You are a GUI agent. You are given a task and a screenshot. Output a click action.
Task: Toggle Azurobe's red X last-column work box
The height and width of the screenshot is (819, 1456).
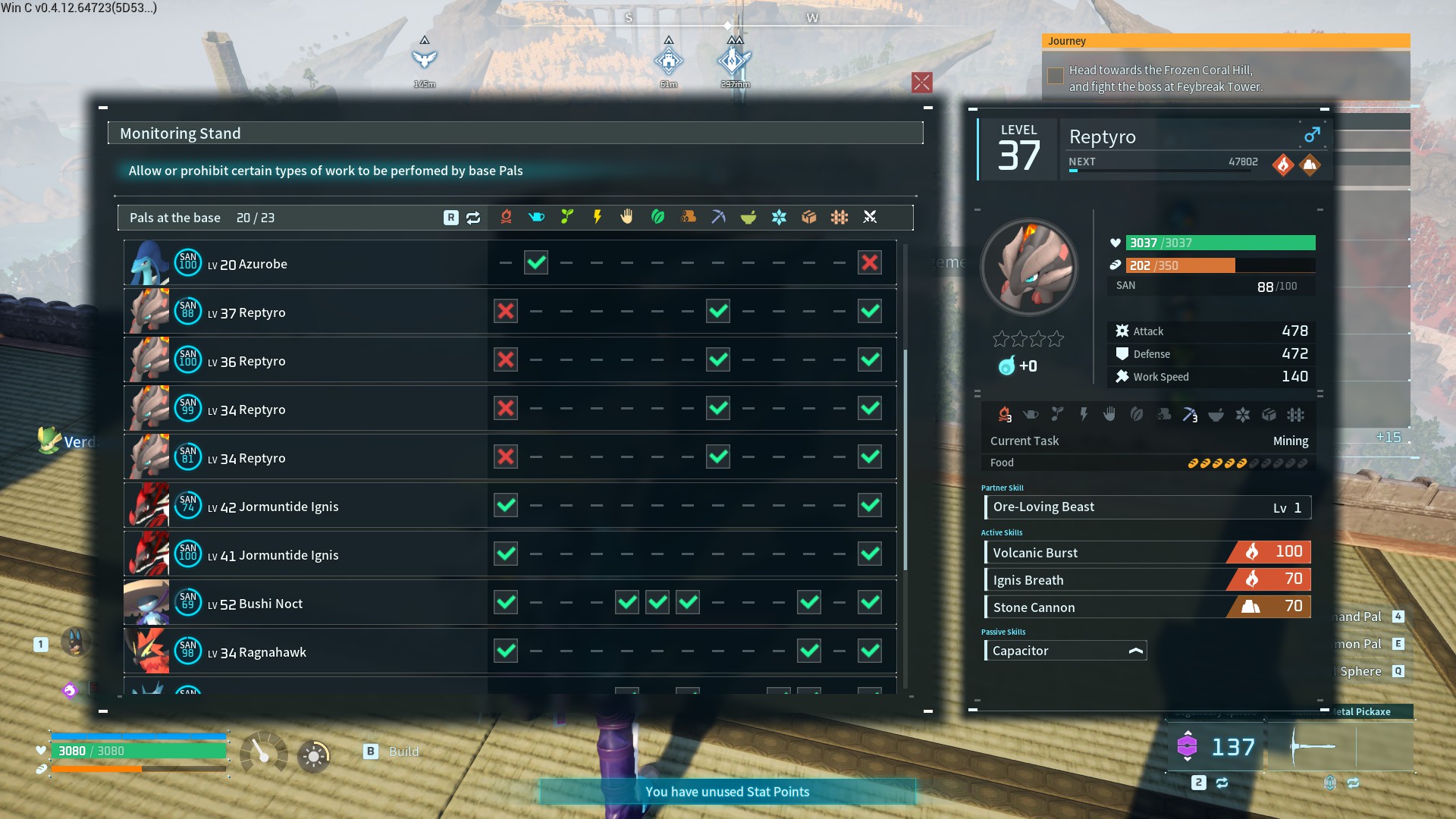870,263
